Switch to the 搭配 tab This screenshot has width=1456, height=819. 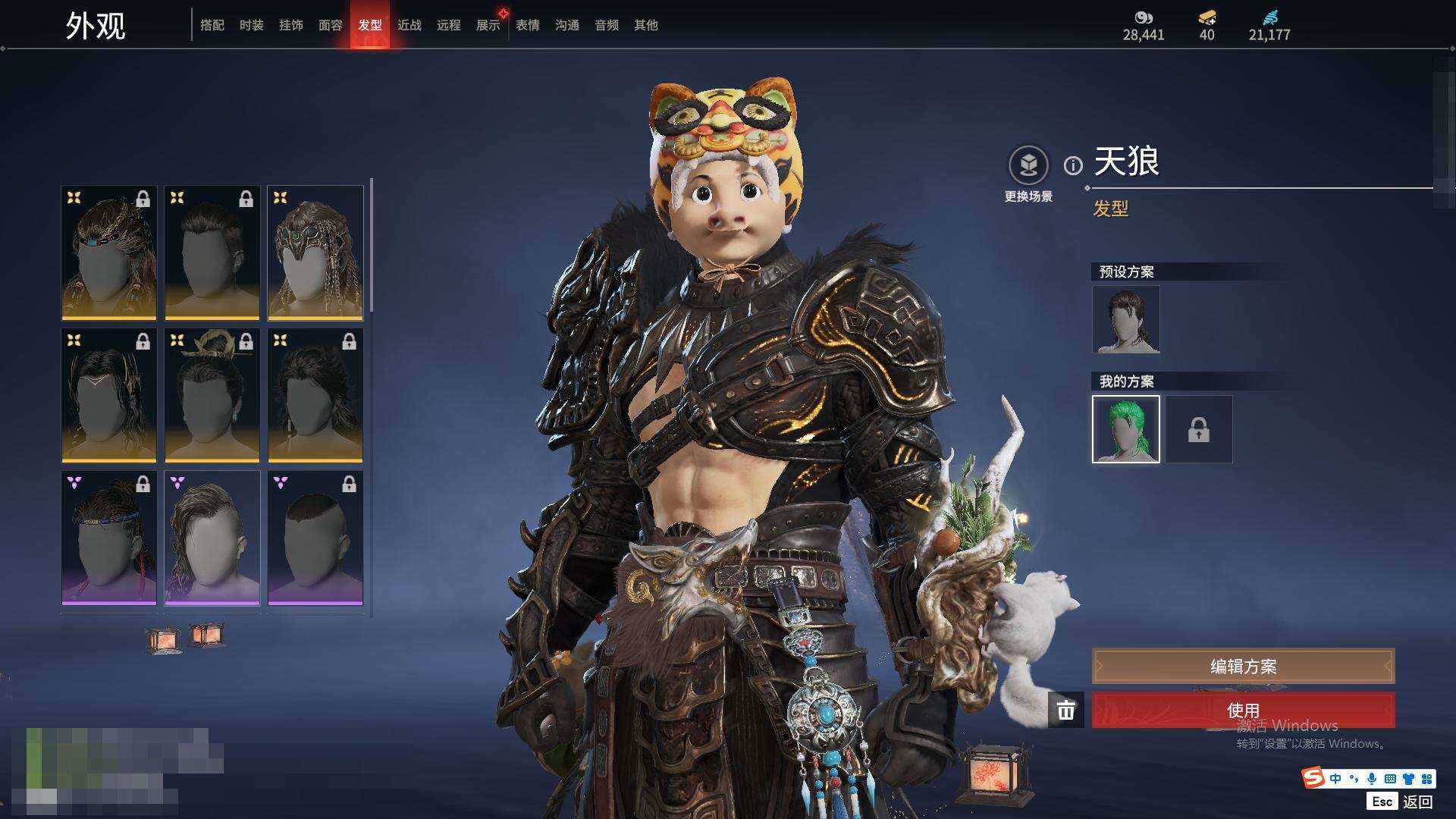tap(212, 25)
